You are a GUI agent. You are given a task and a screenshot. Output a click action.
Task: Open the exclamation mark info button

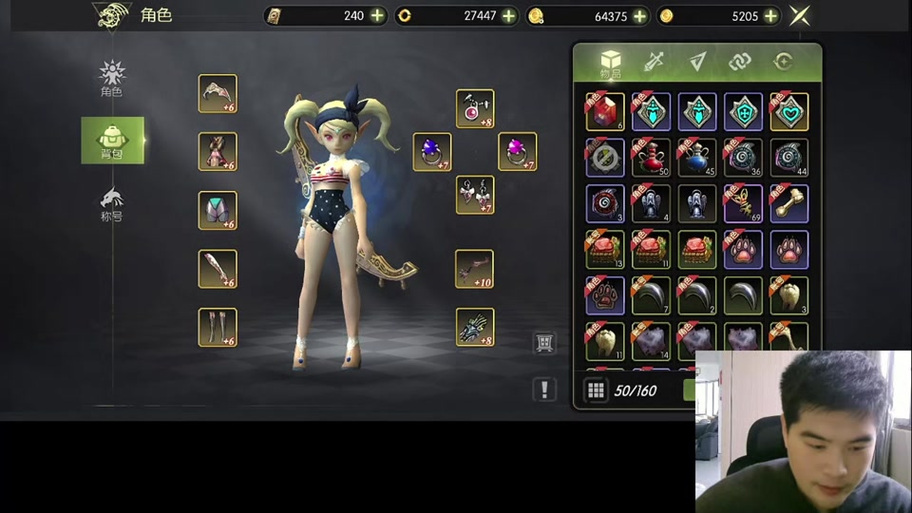coord(544,389)
